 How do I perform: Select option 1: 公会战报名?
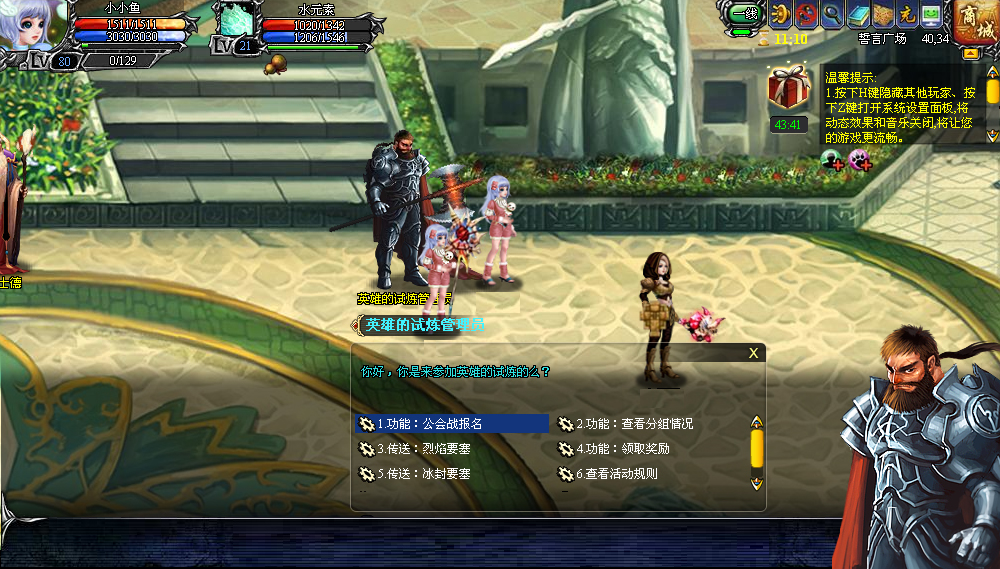click(x=451, y=424)
